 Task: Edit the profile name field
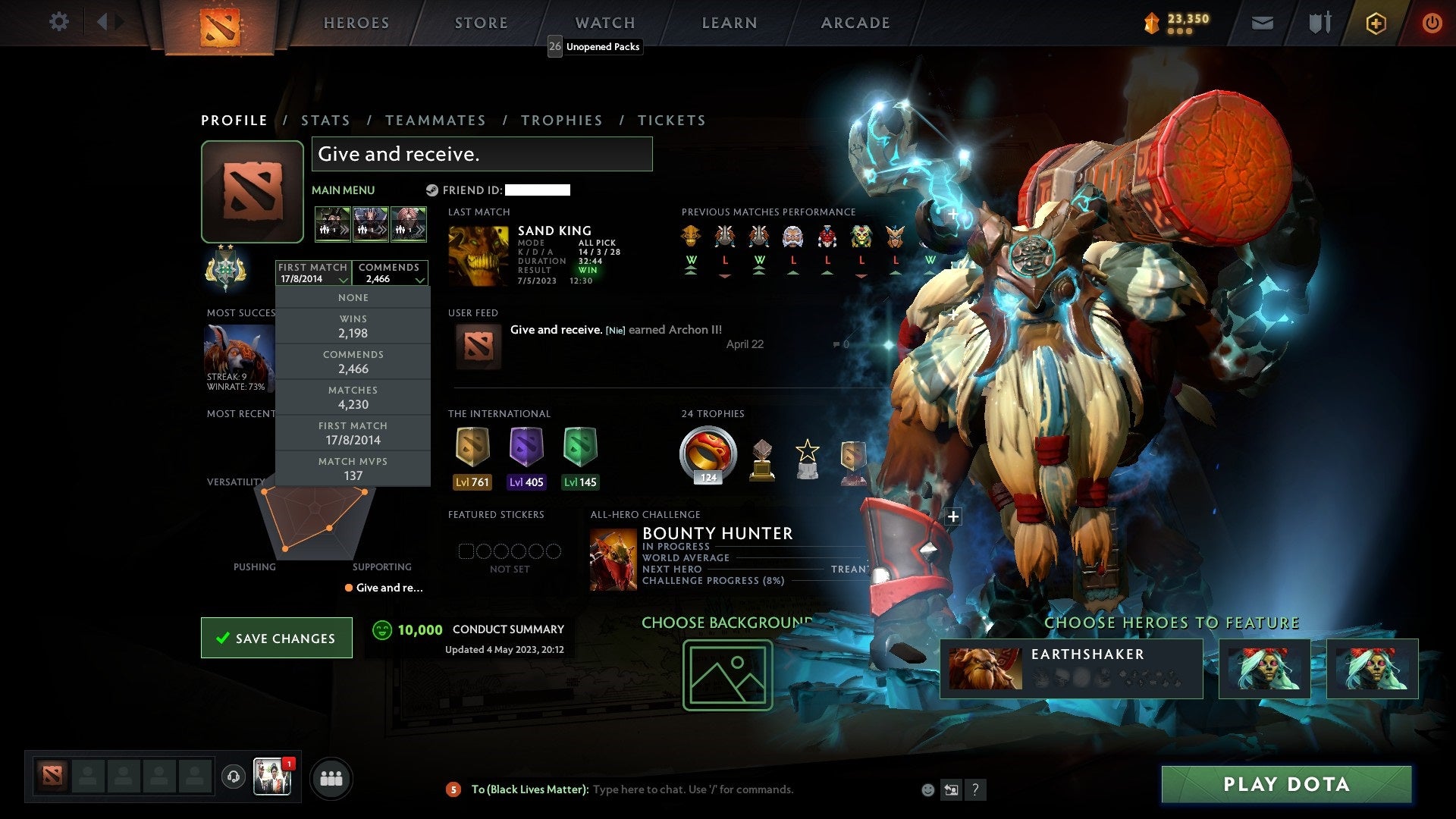coord(482,154)
